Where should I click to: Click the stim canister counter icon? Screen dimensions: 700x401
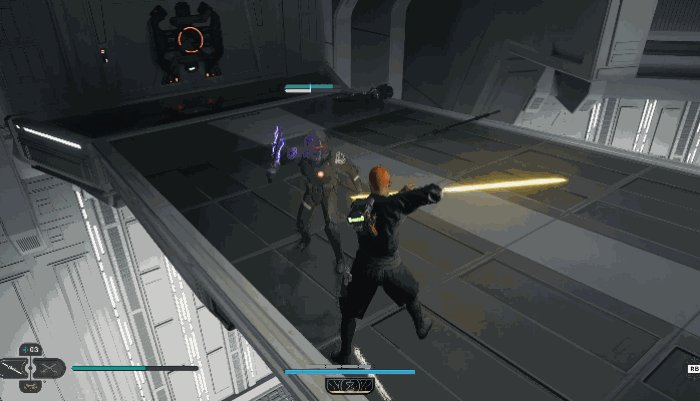tap(31, 349)
